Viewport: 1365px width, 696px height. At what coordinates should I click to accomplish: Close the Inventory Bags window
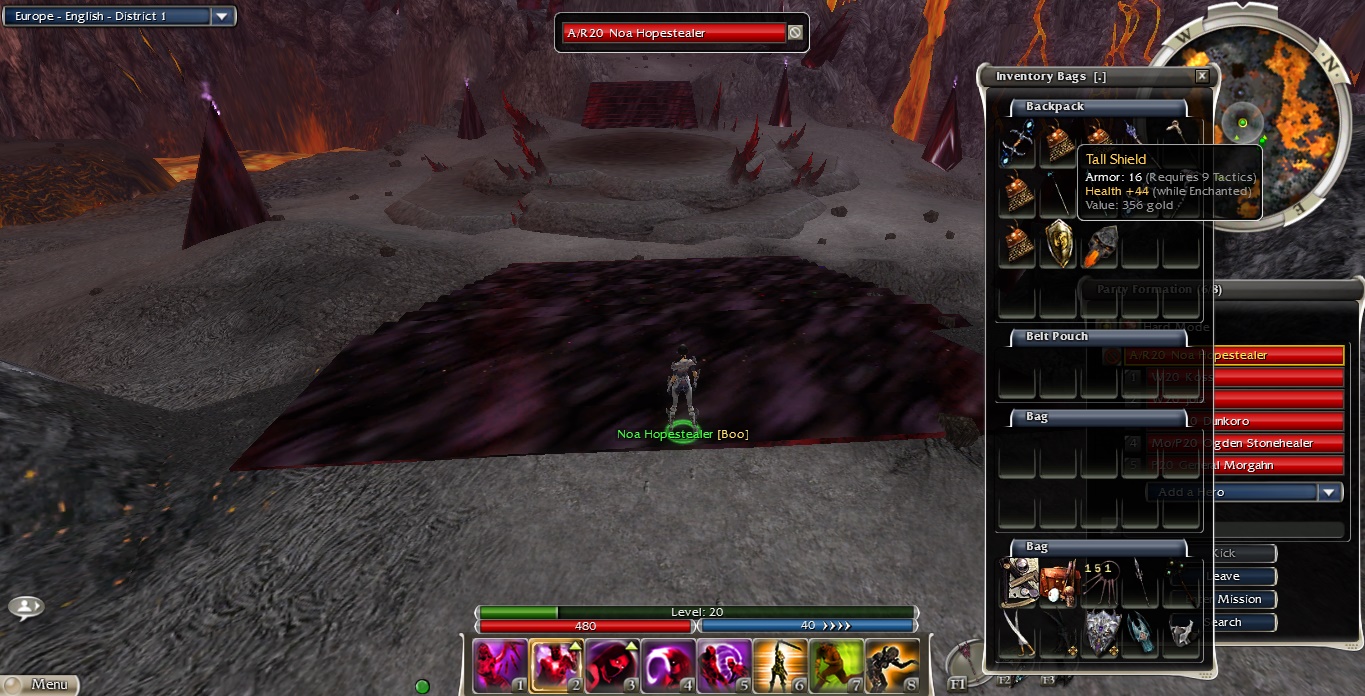click(1202, 76)
